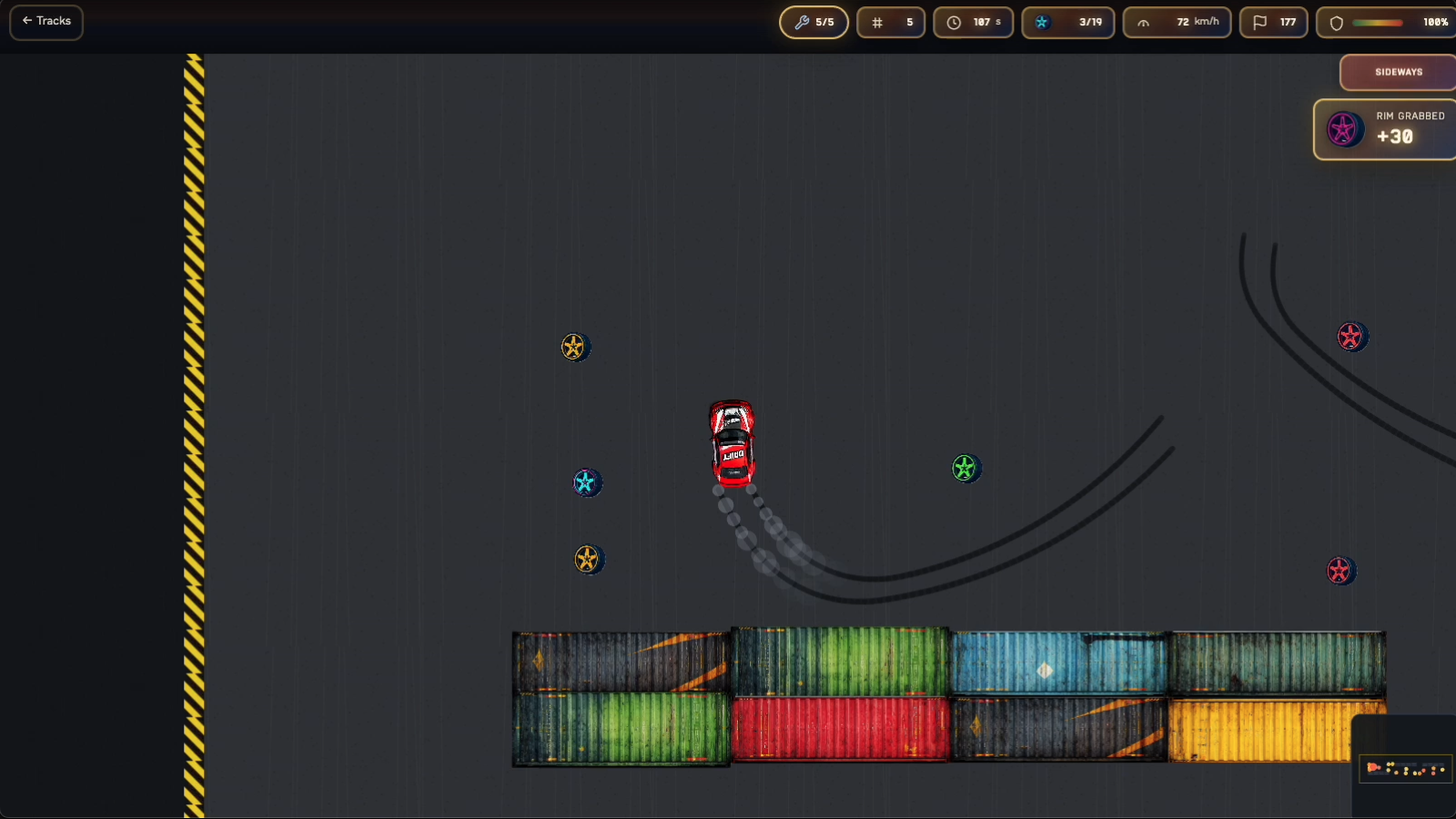Click the red drift car
The width and height of the screenshot is (1456, 819).
731,441
